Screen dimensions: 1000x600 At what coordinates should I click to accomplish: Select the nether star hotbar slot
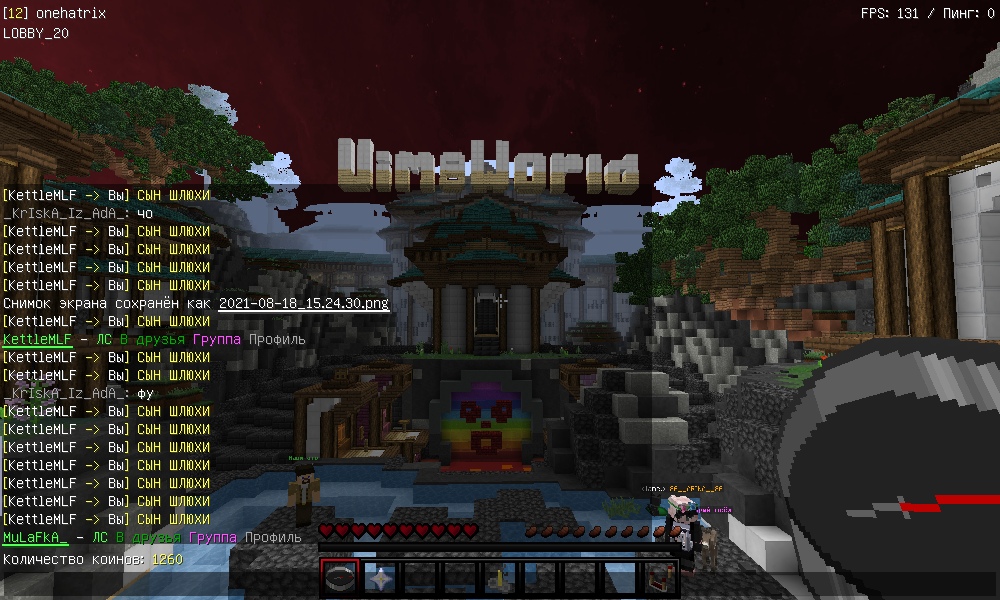coord(380,578)
